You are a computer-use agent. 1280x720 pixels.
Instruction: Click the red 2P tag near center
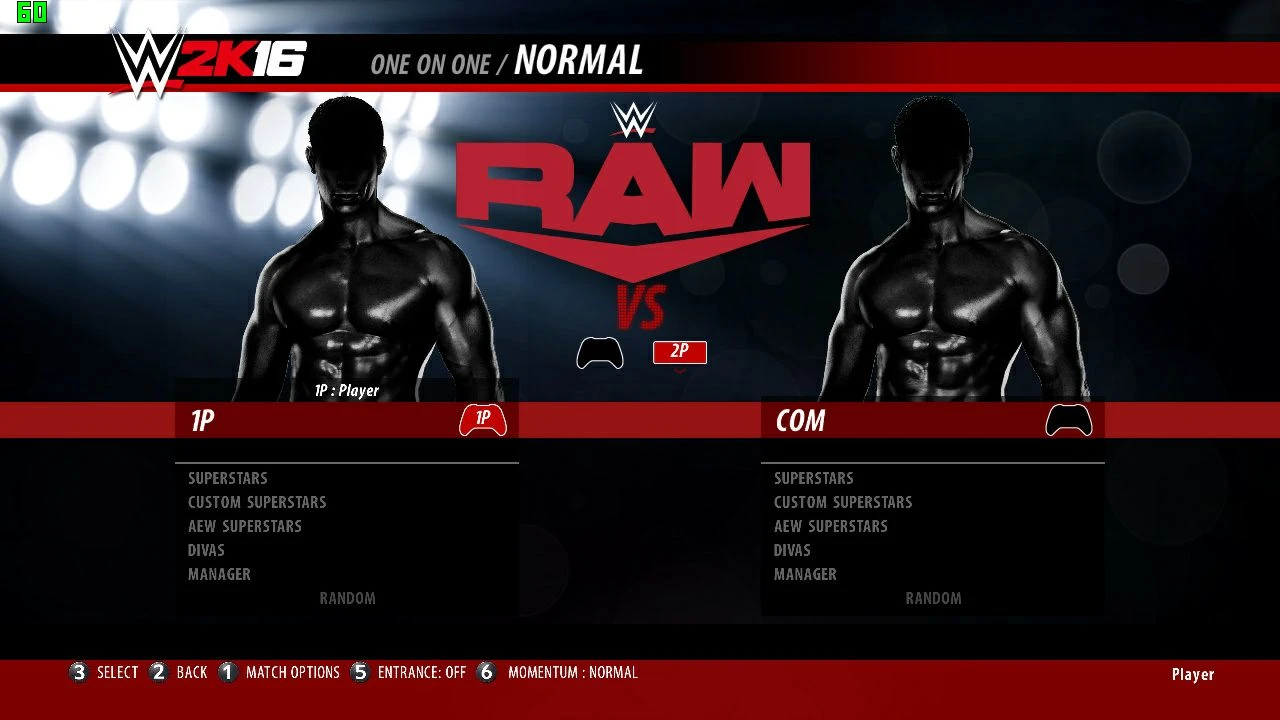point(679,351)
